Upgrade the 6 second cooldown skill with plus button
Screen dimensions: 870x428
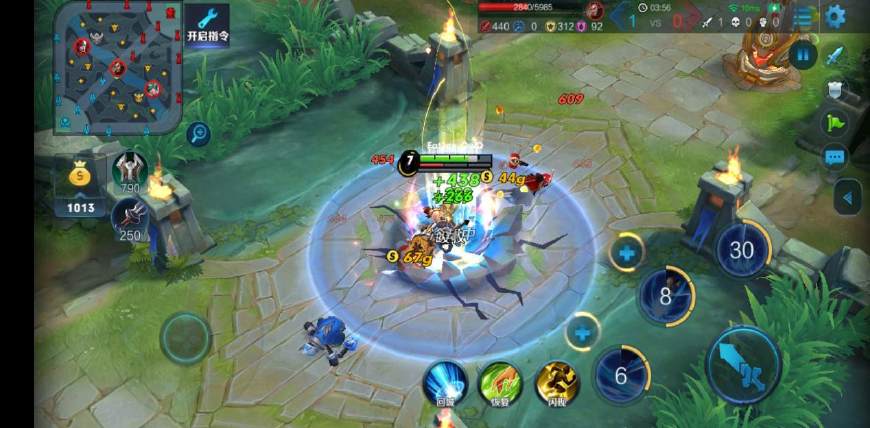click(x=582, y=331)
